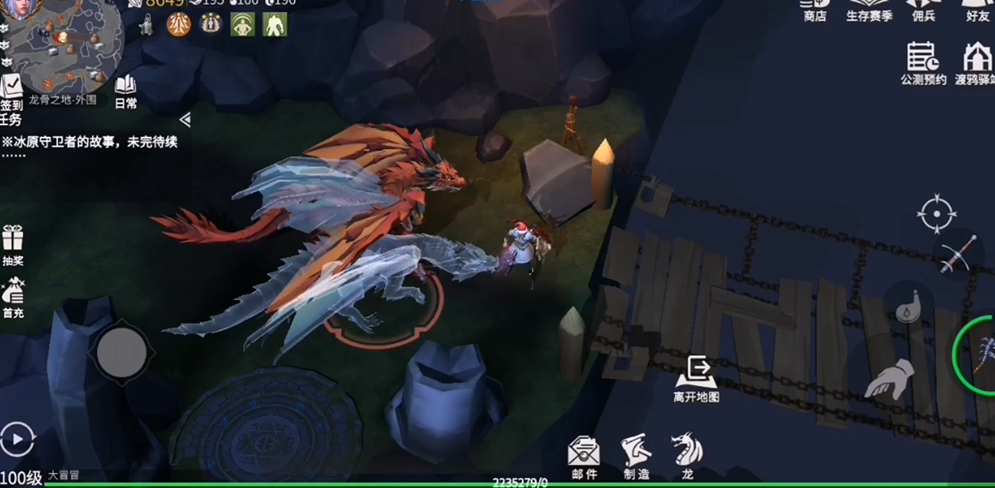
Task: Open the 日常 daily book icon
Action: 126,91
